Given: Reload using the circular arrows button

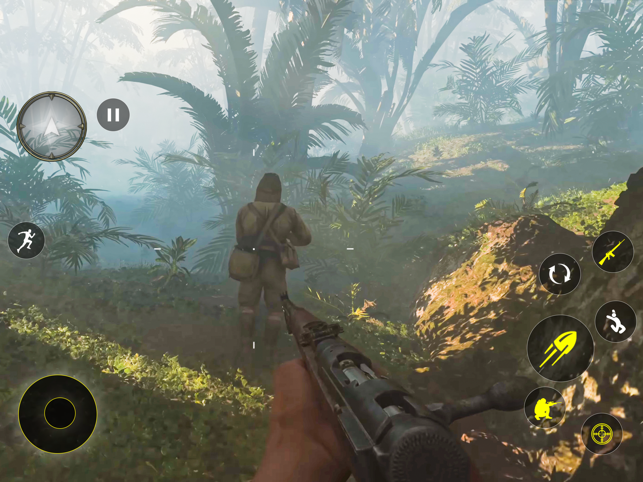Looking at the screenshot, I should coord(560,274).
